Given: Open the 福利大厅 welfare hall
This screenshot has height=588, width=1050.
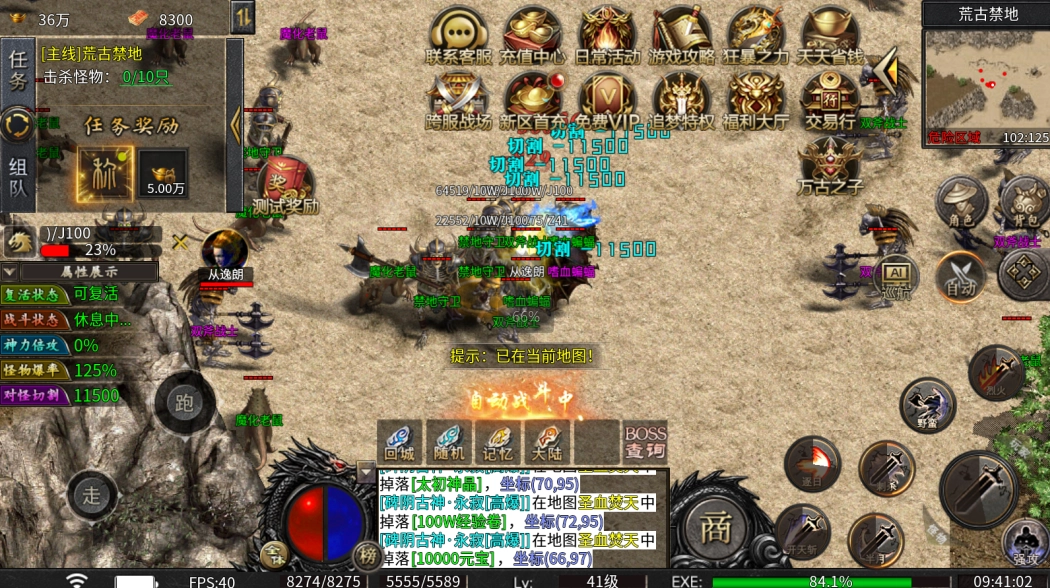Looking at the screenshot, I should [x=755, y=100].
